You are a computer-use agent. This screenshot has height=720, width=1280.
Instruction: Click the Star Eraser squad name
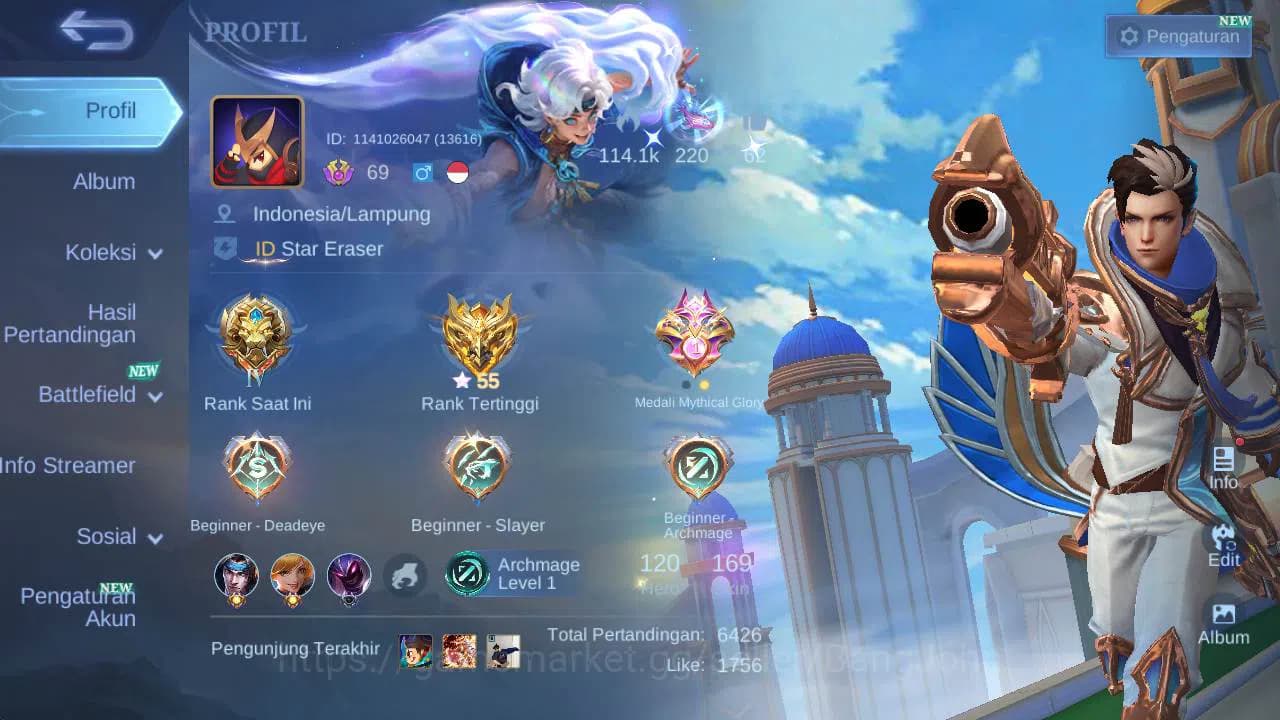330,249
